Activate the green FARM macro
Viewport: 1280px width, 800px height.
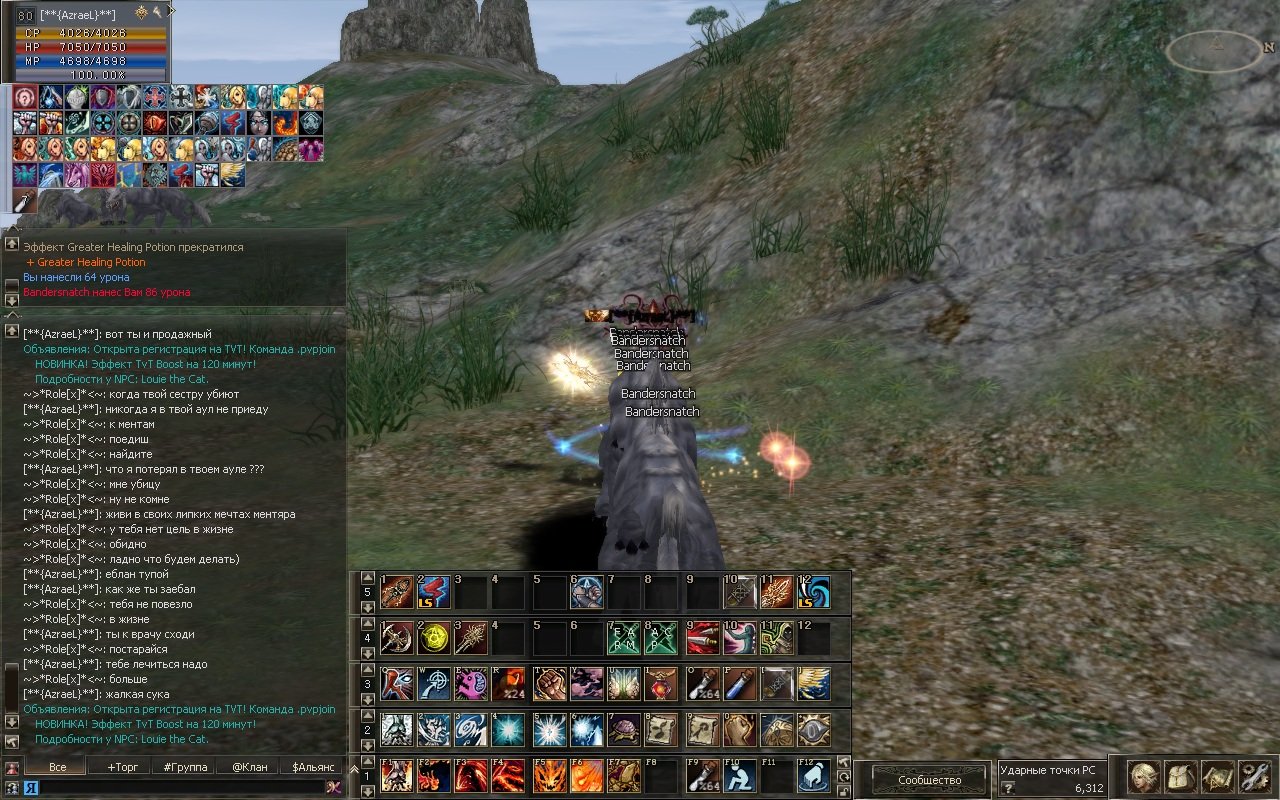[x=624, y=638]
